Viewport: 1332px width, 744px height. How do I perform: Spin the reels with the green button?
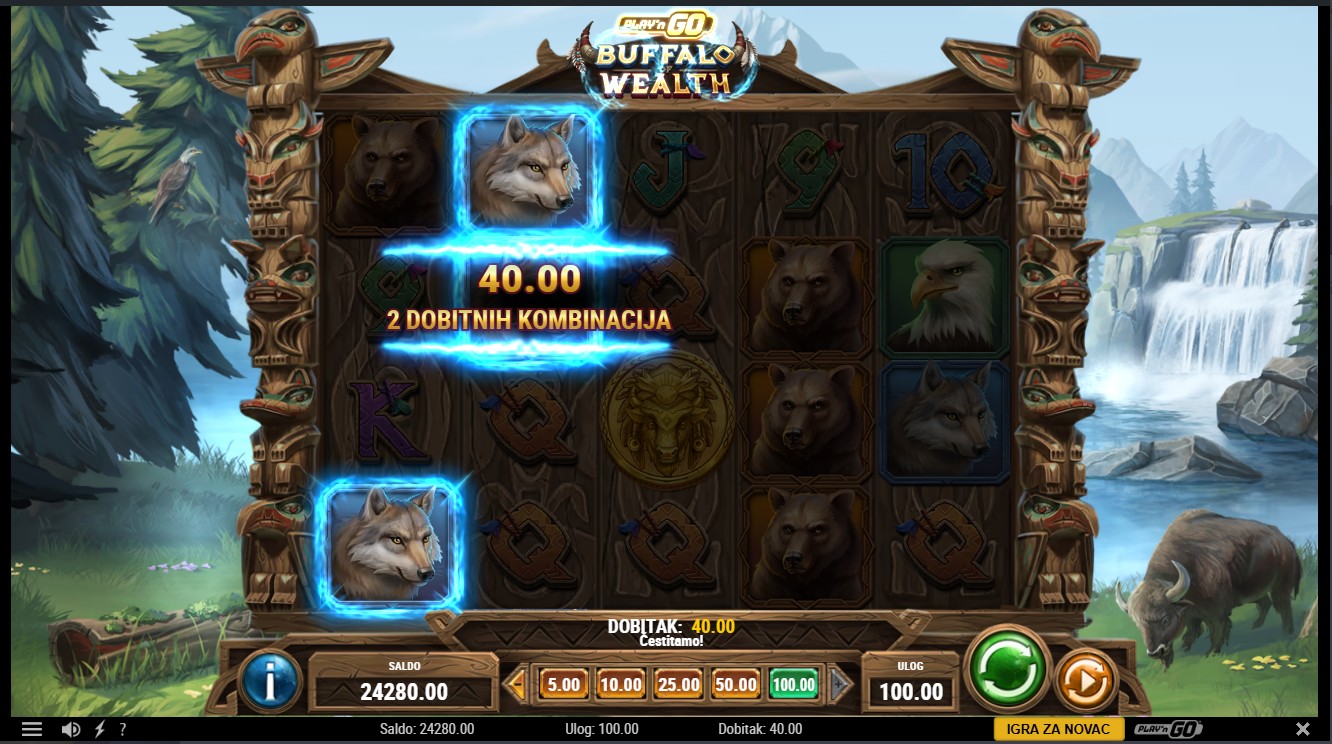(x=1008, y=668)
